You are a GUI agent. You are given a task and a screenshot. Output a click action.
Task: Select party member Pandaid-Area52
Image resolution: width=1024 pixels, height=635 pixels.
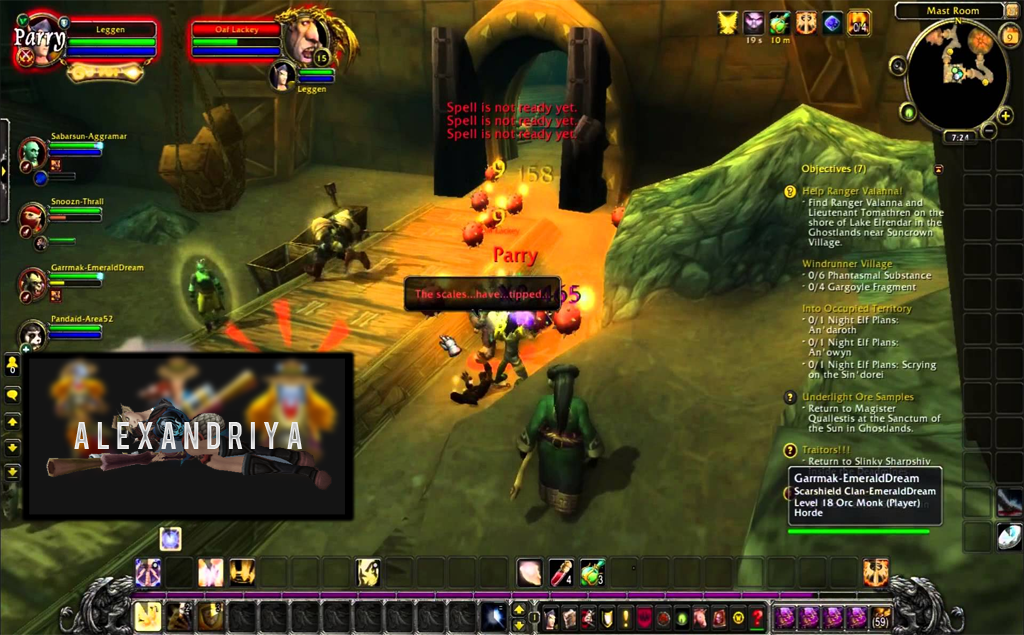(x=33, y=337)
